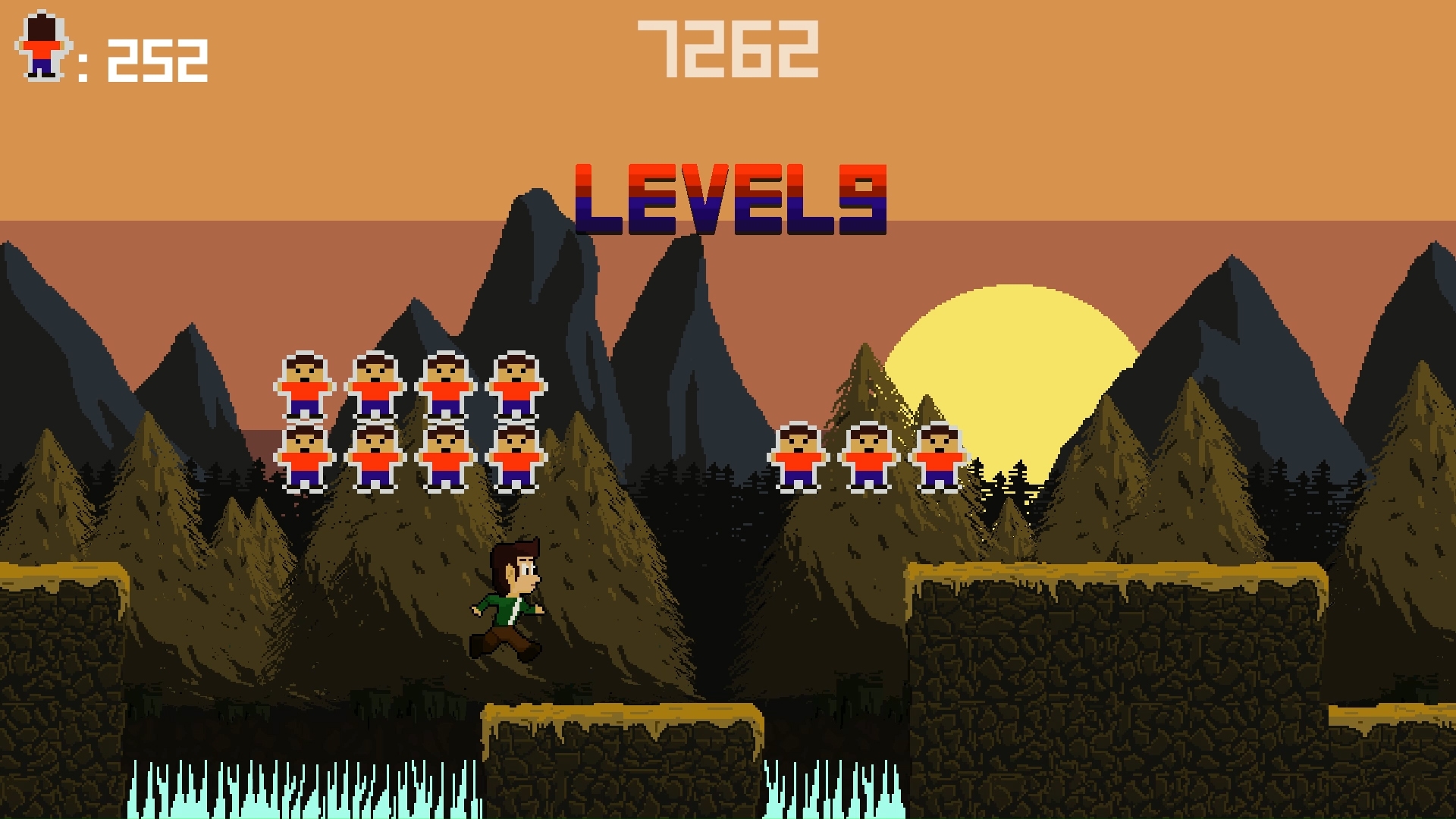The height and width of the screenshot is (819, 1456).
Task: Click the life counter character icon
Action: click(42, 45)
